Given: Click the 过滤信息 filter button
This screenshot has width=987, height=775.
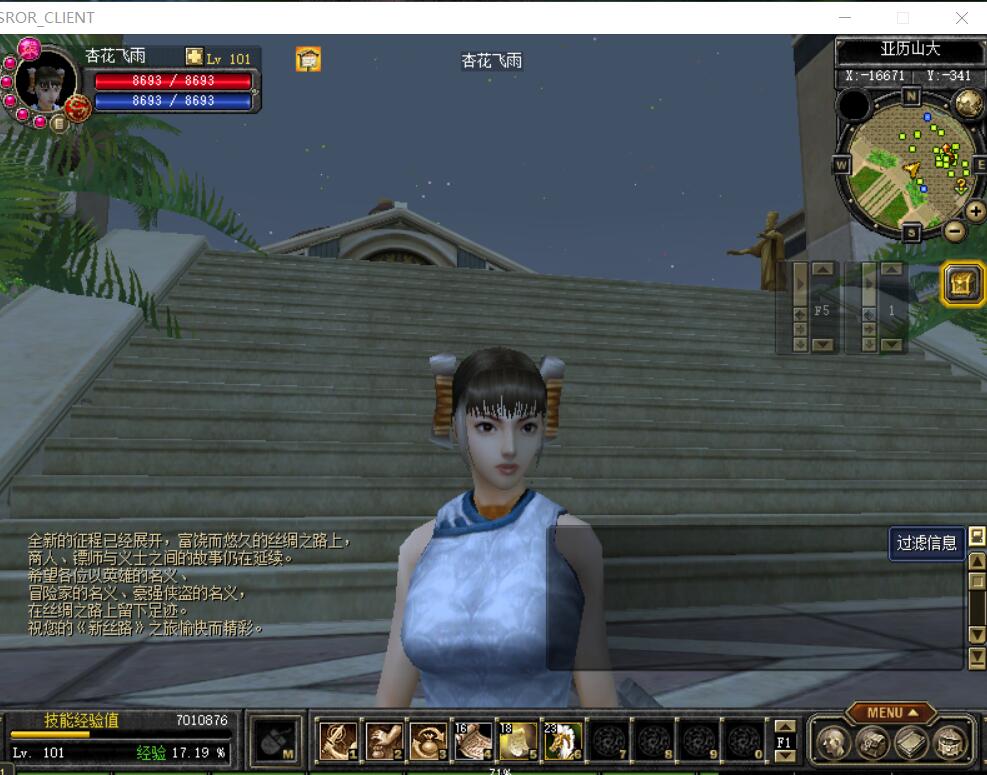Looking at the screenshot, I should [926, 543].
